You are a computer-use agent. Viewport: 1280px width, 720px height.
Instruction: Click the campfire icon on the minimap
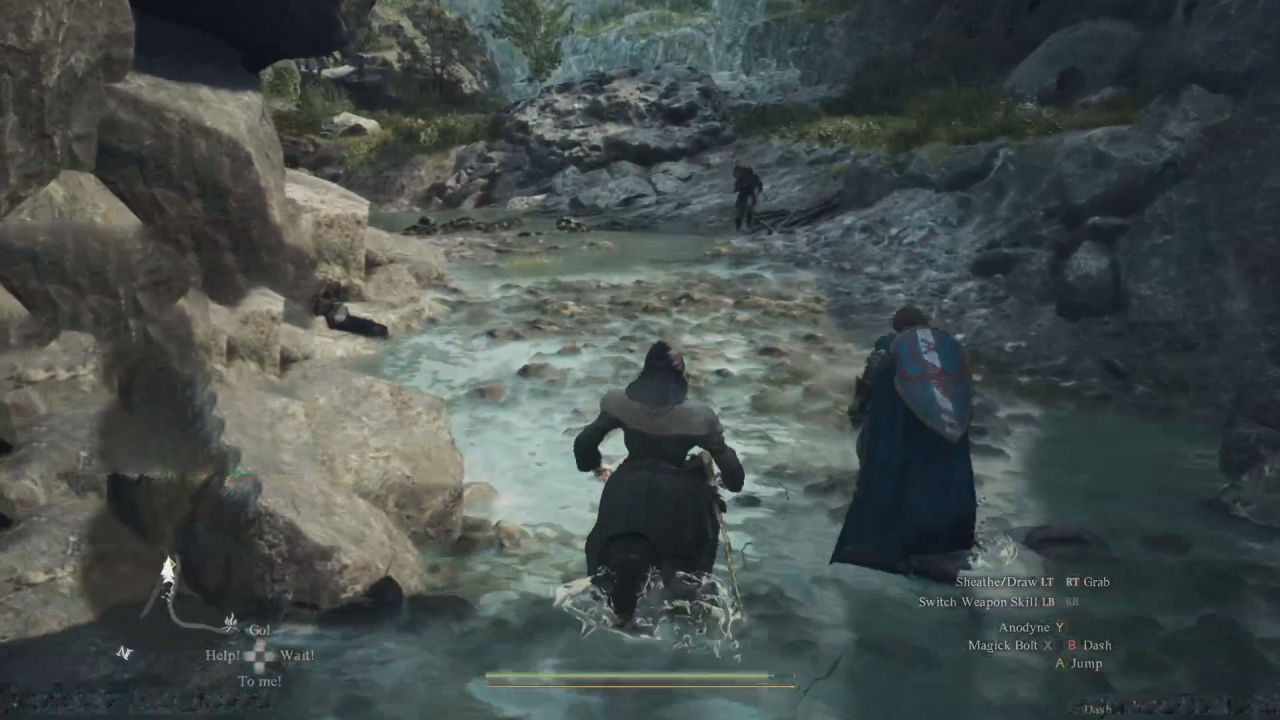230,624
